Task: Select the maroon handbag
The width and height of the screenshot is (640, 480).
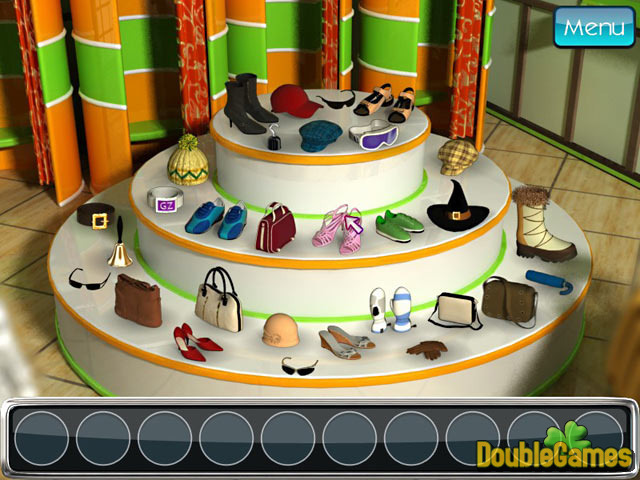Action: (275, 227)
